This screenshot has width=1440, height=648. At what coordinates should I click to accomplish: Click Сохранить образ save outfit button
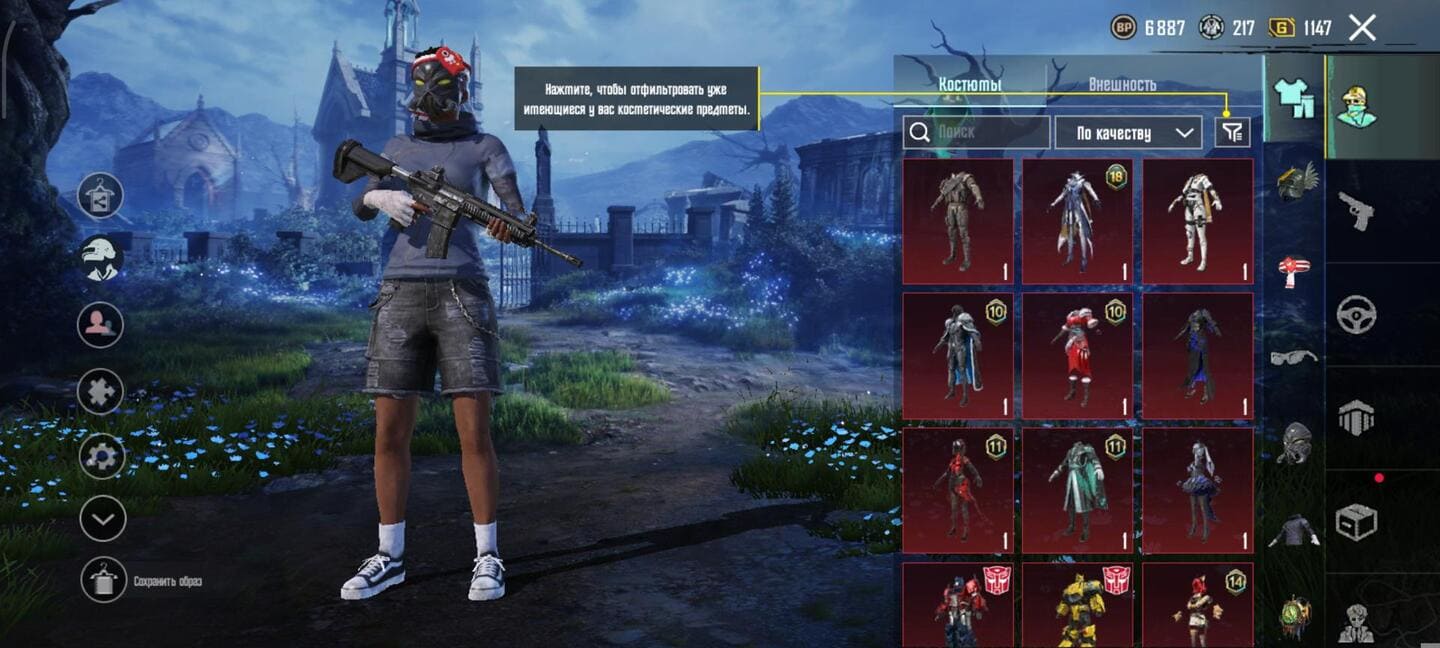[104, 580]
